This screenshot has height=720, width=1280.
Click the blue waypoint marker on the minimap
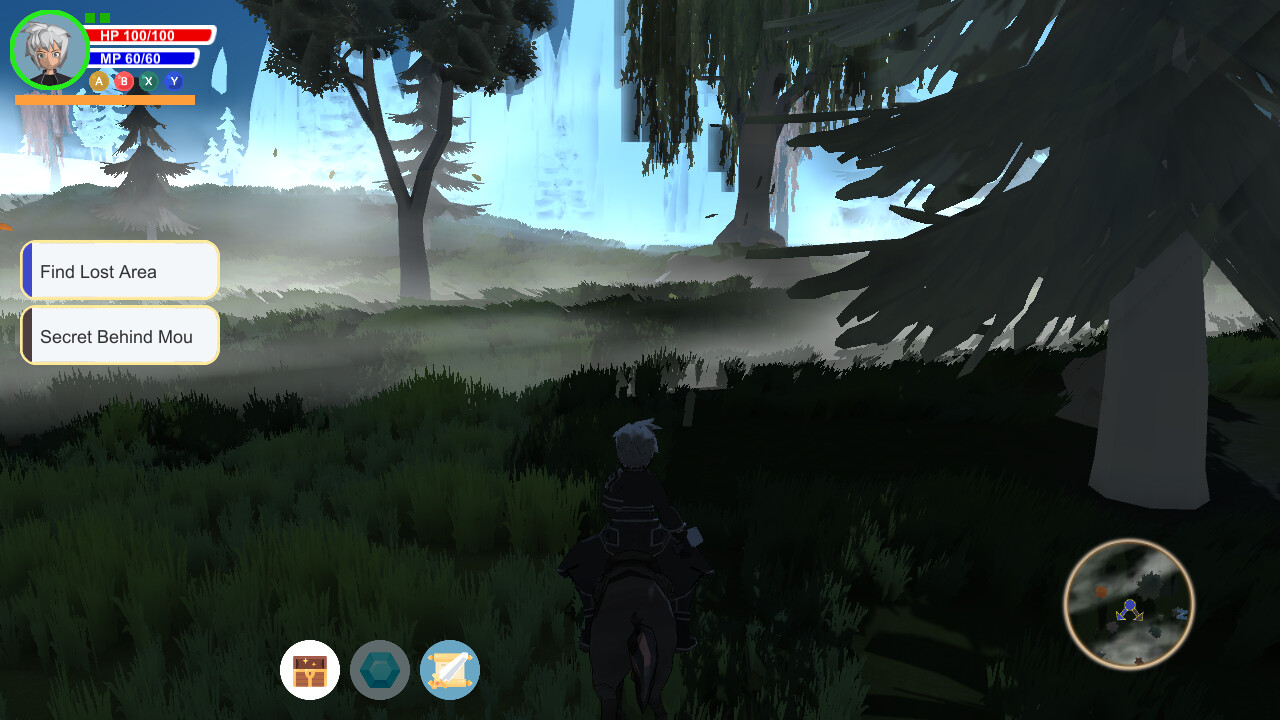pyautogui.click(x=1181, y=613)
